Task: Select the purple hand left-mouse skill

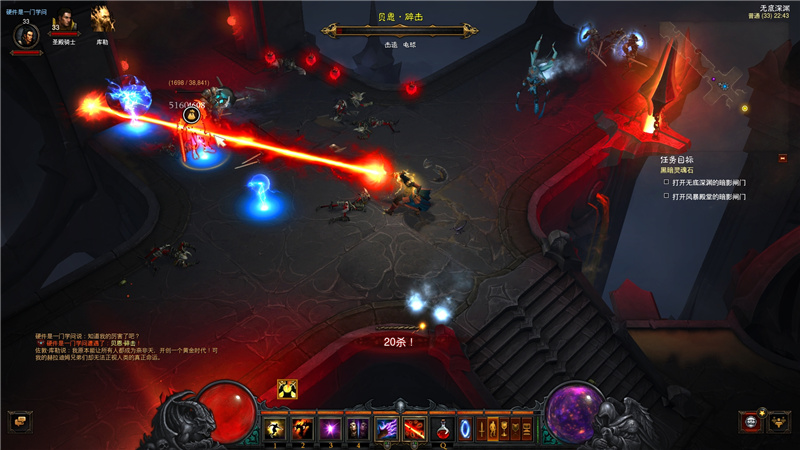Action: click(386, 429)
